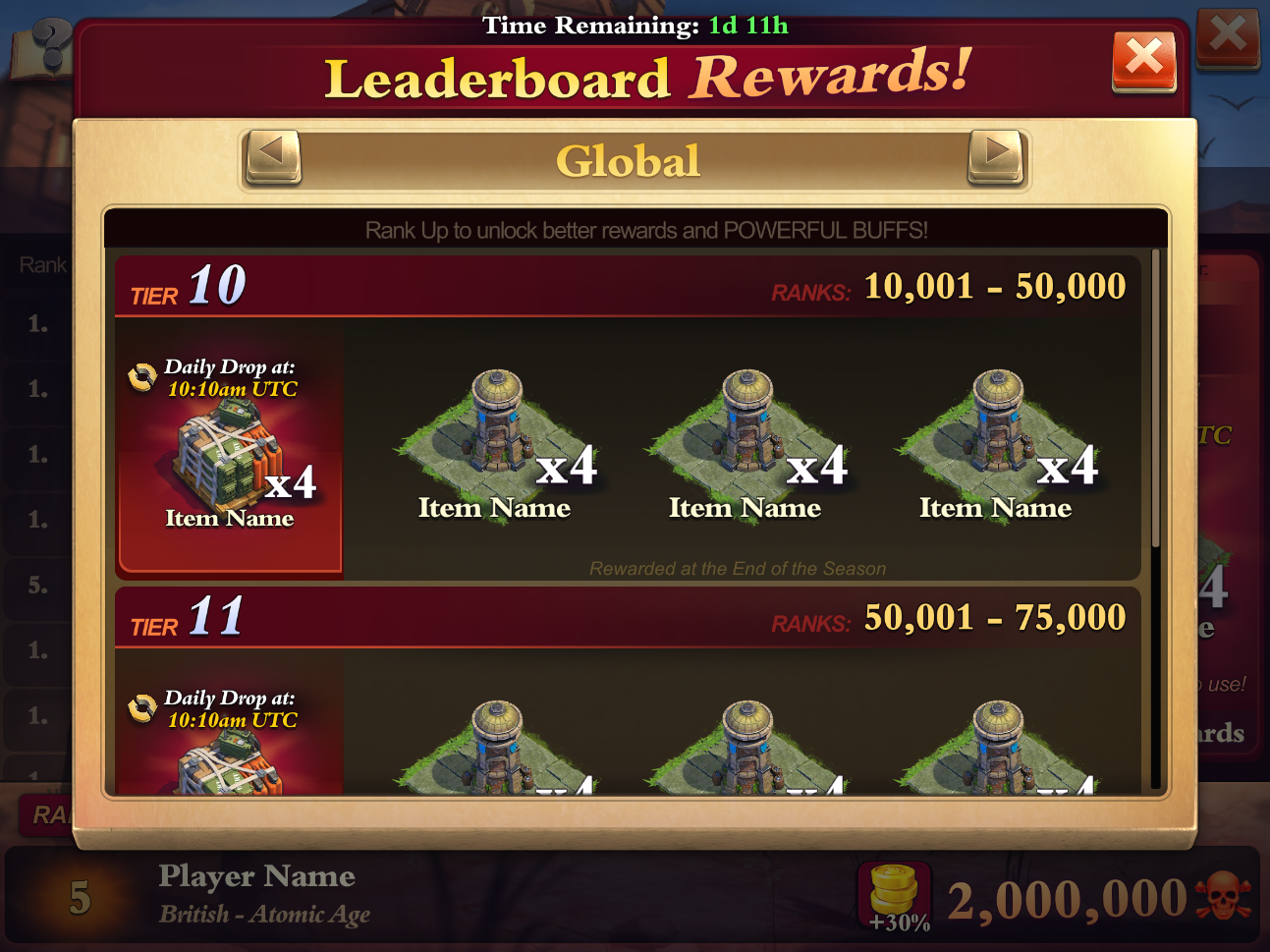1270x952 pixels.
Task: Click the daily drop refresh icon in Tier 10
Action: 141,375
